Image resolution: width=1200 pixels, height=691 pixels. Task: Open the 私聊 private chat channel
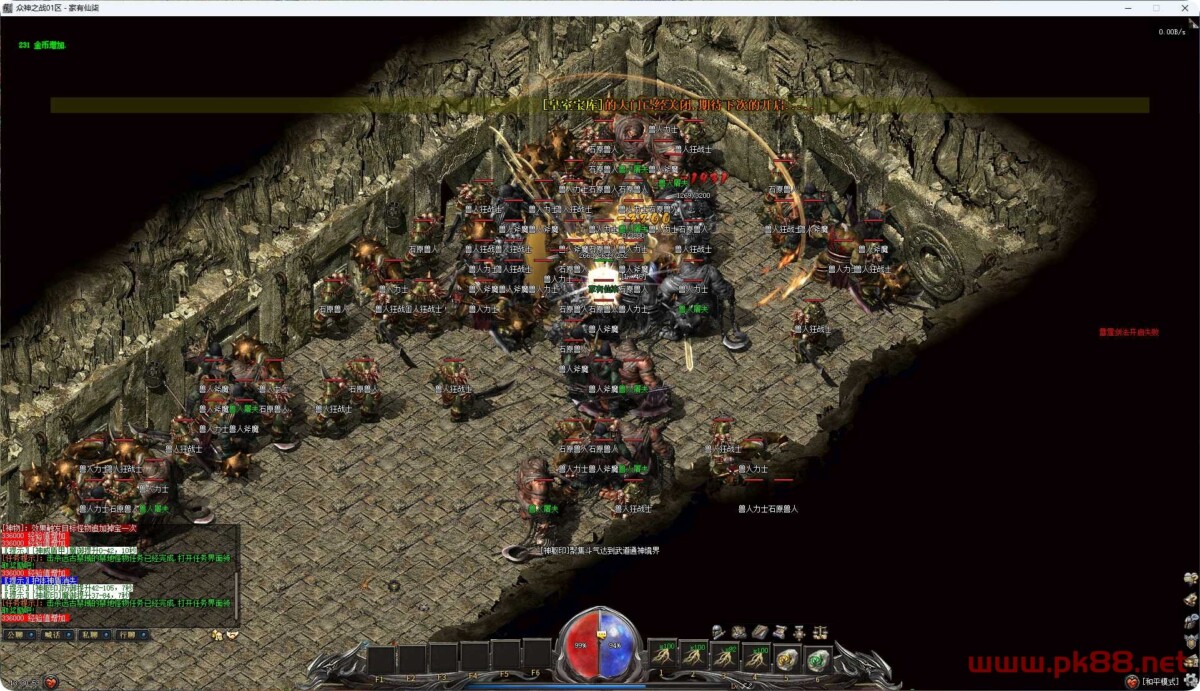(x=90, y=635)
